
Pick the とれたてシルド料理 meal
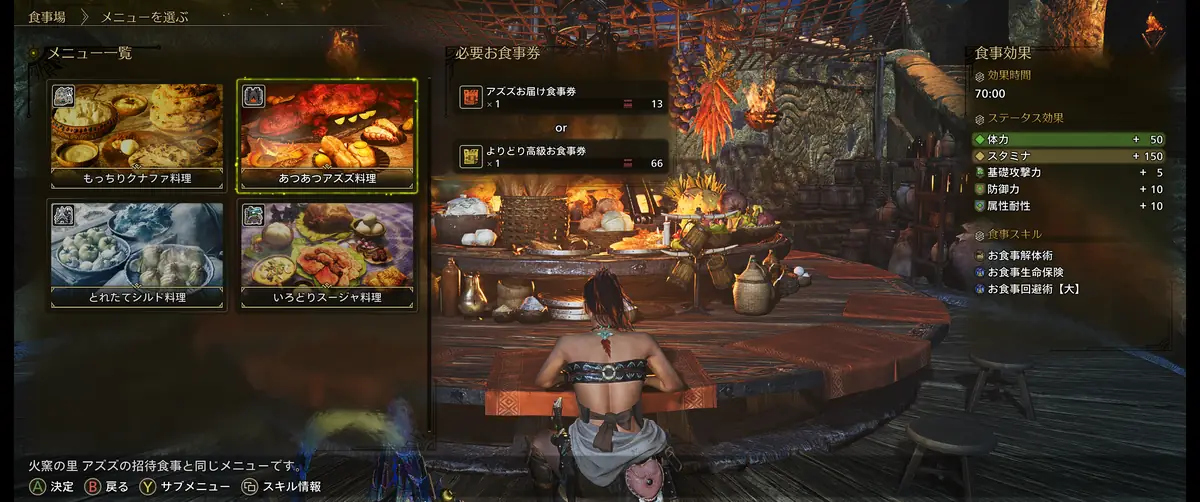[x=138, y=254]
